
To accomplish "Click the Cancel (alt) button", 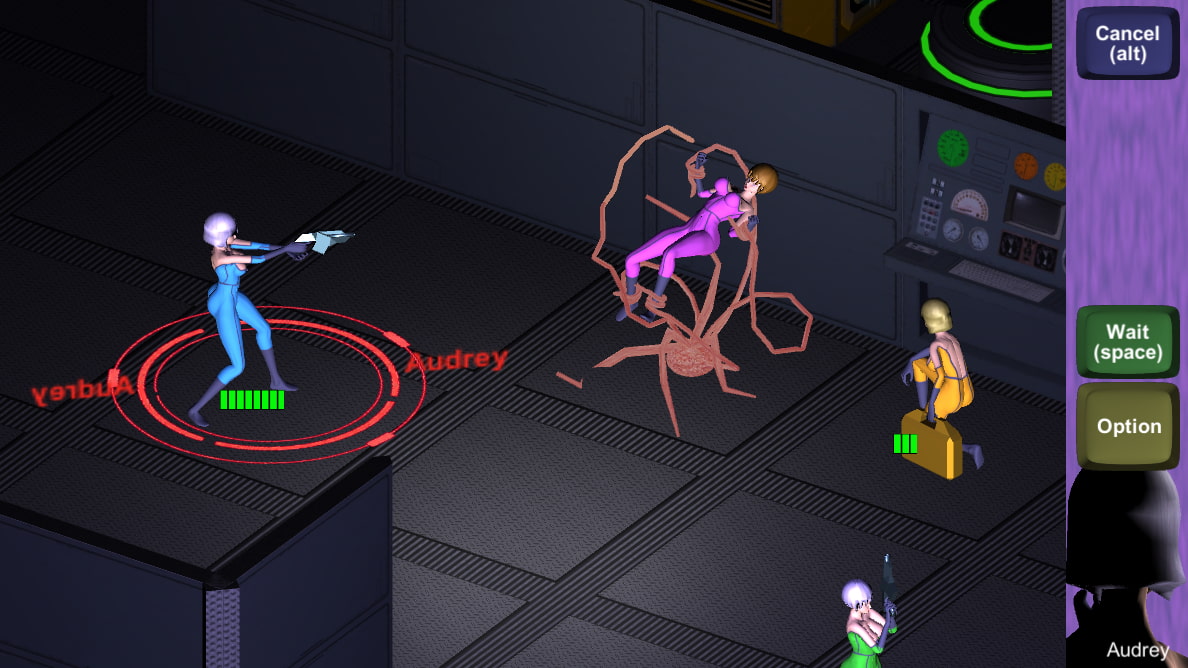I will [x=1127, y=43].
